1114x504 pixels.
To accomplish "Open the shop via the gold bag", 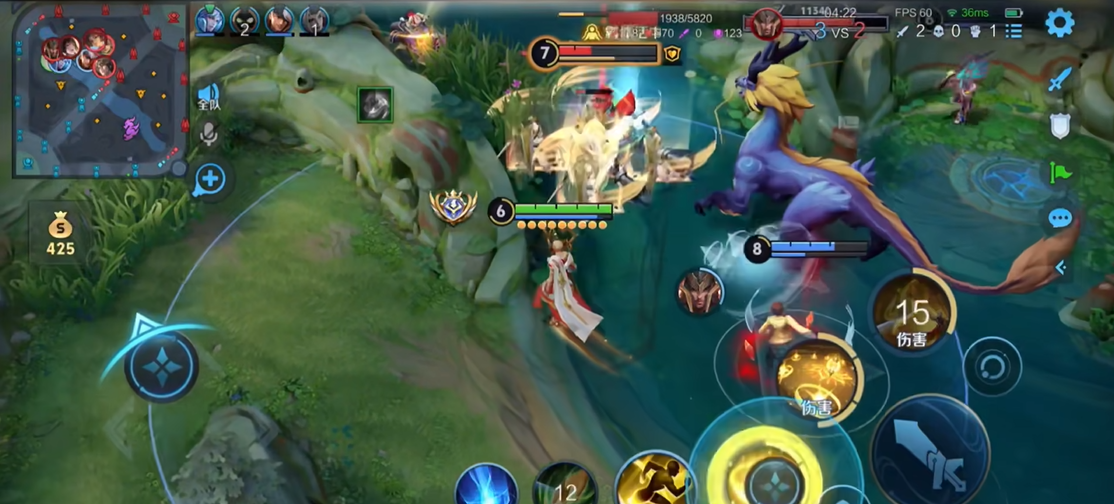I will [x=60, y=234].
